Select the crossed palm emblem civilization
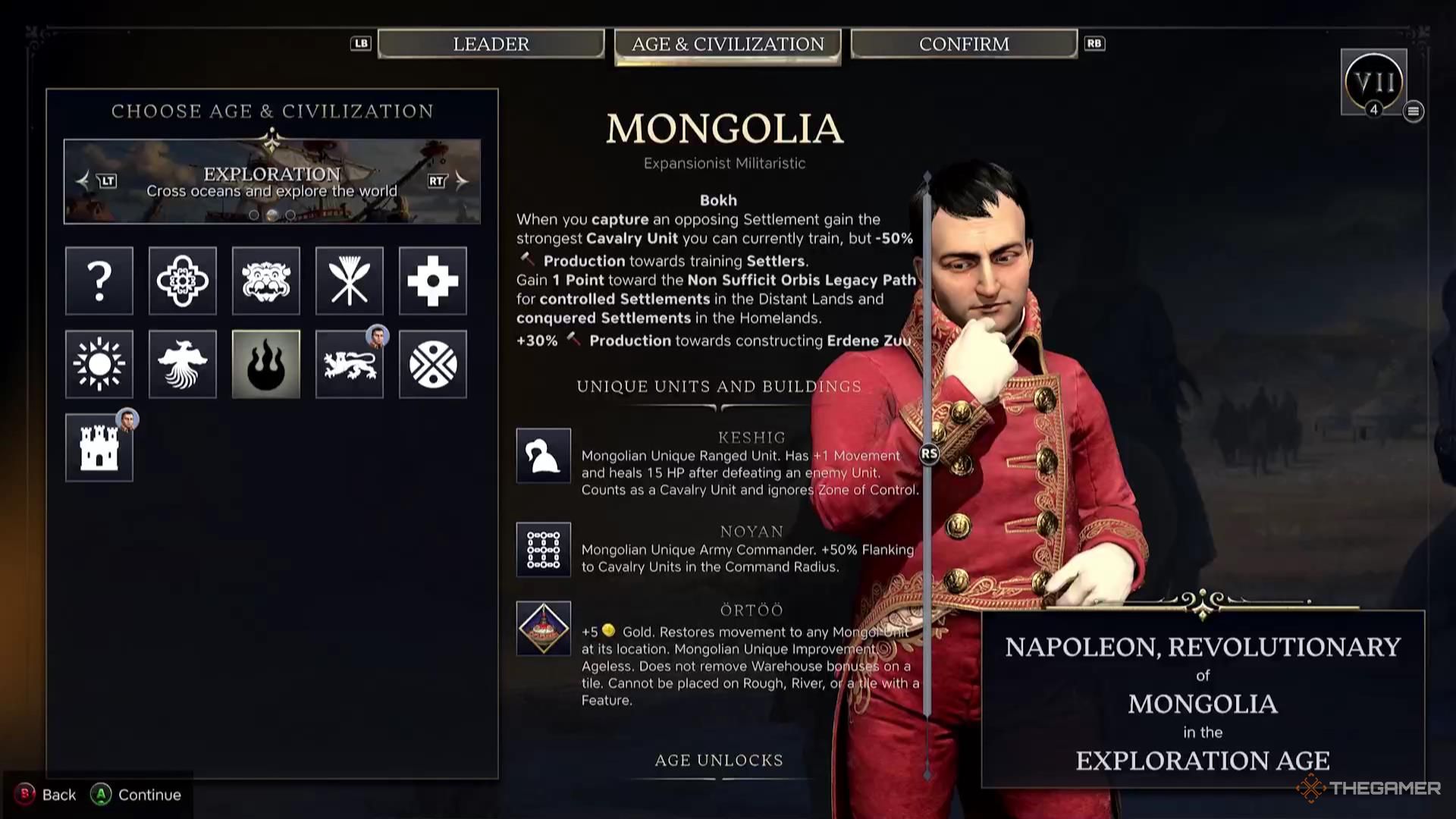The height and width of the screenshot is (819, 1456). tap(350, 281)
